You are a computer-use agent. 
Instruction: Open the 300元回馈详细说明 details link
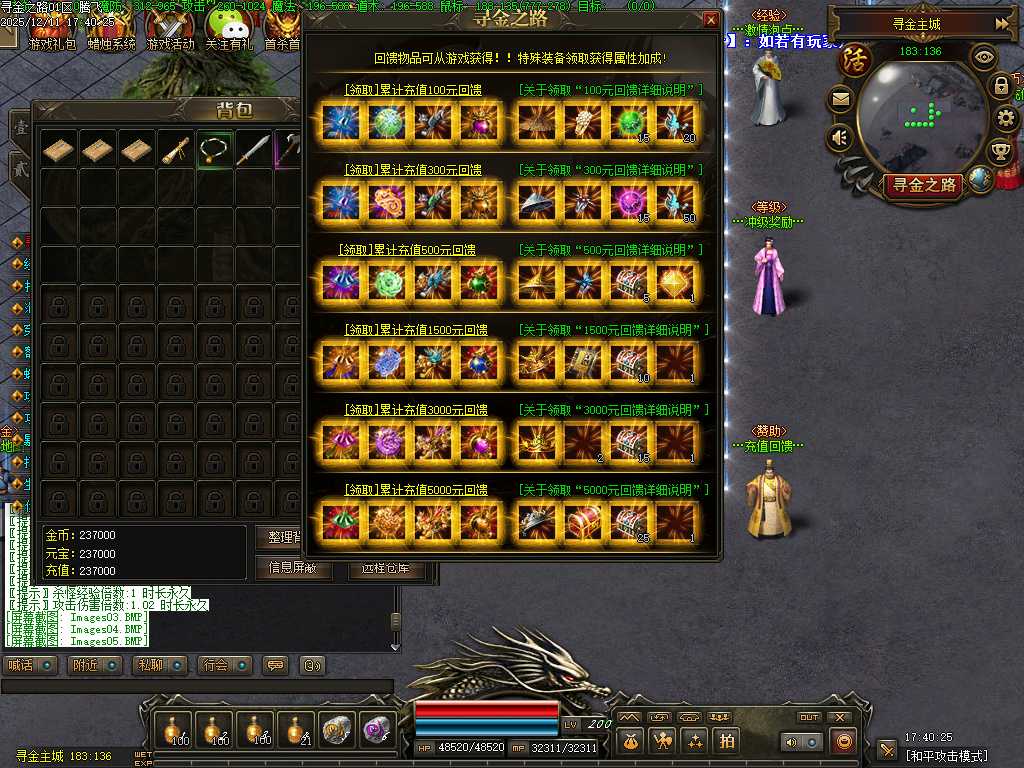point(610,170)
